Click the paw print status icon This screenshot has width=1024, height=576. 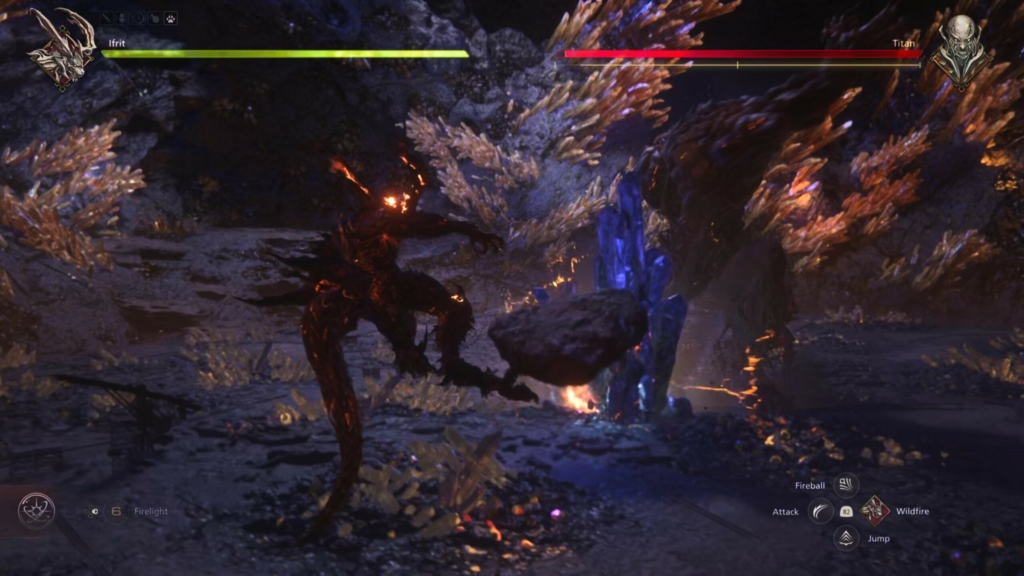point(172,18)
